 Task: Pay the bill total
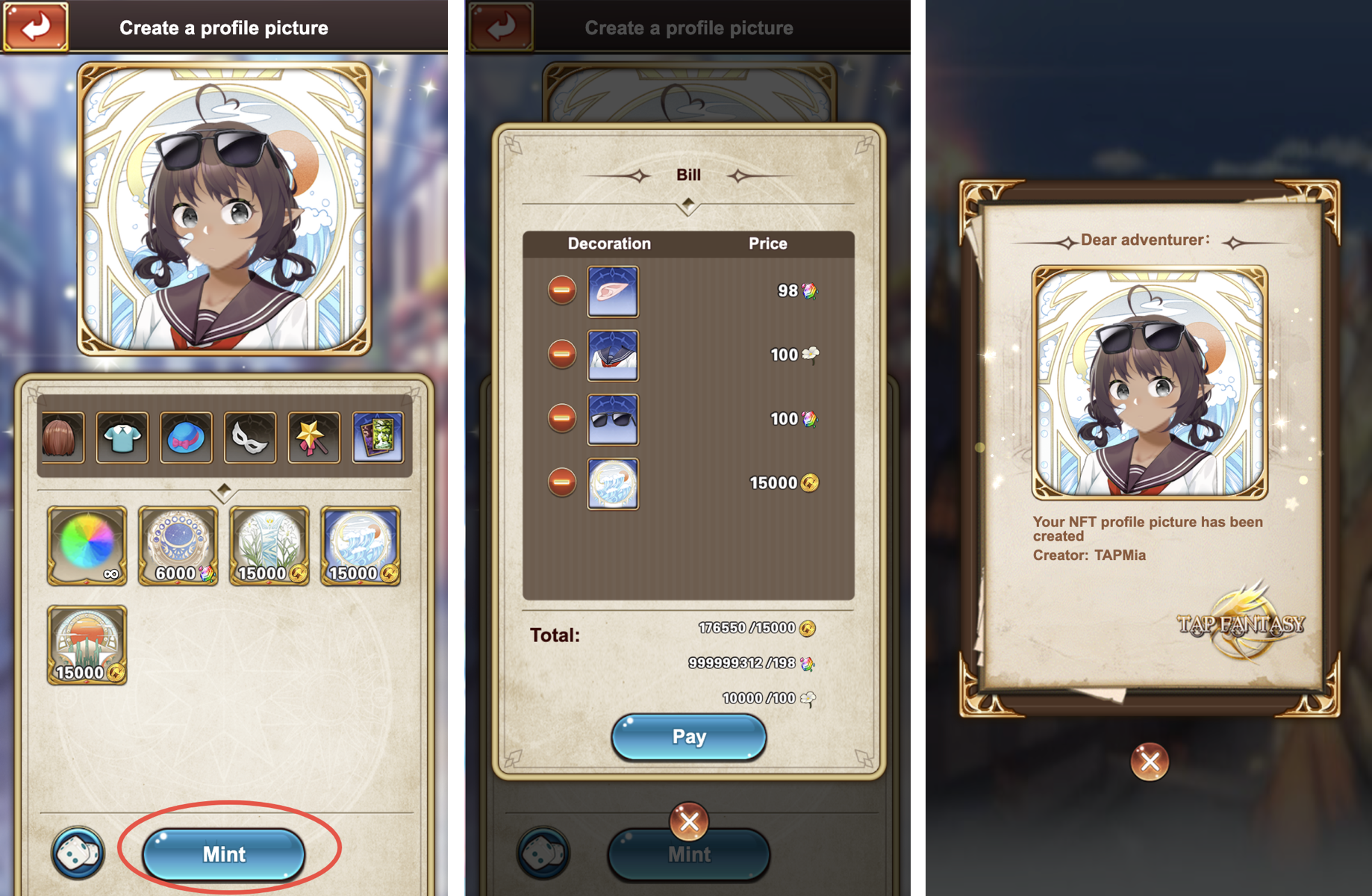click(x=688, y=737)
